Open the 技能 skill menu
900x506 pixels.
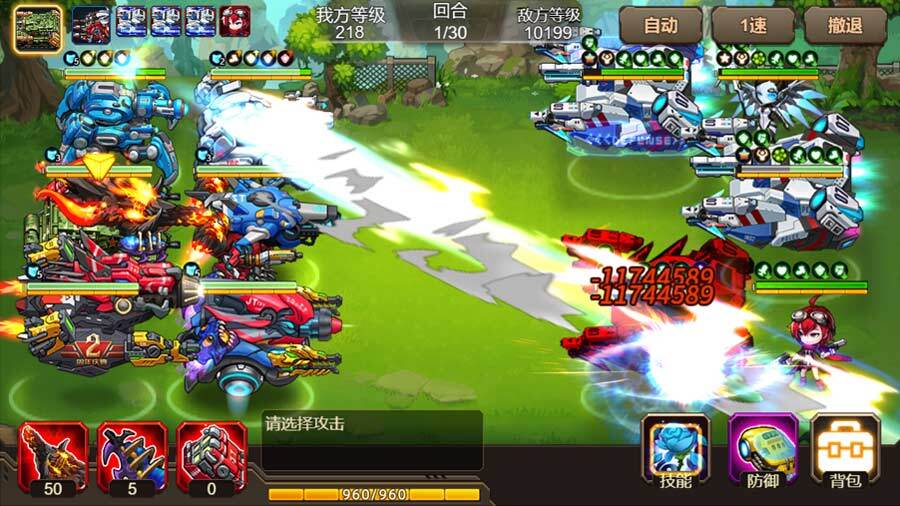[x=675, y=451]
